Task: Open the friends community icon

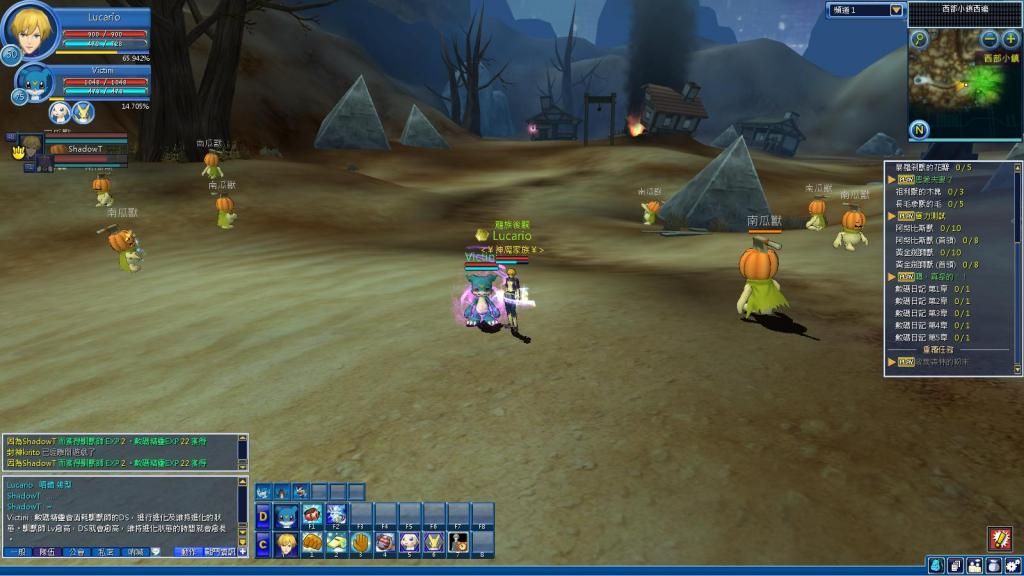Action: tap(974, 566)
